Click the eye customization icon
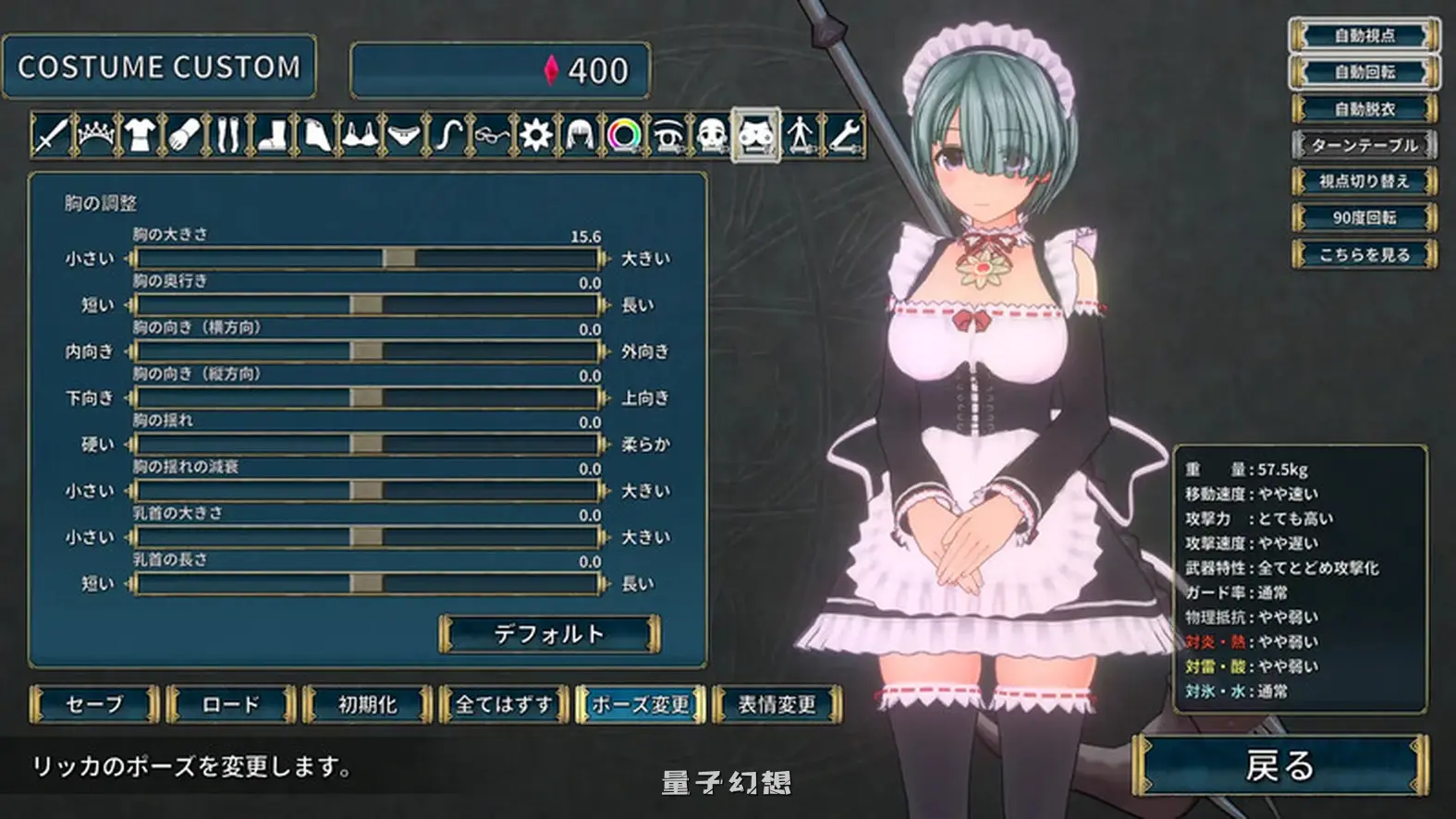 669,139
